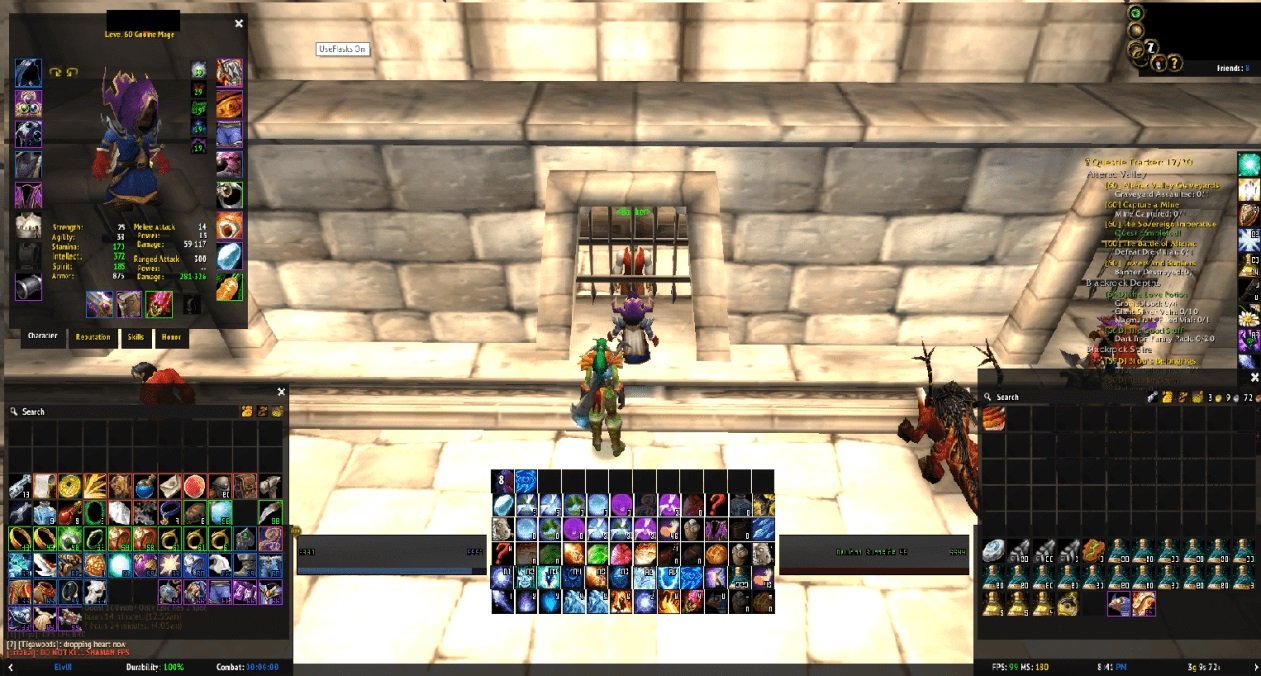Close the right bag window
The image size is (1261, 676).
tap(1255, 377)
